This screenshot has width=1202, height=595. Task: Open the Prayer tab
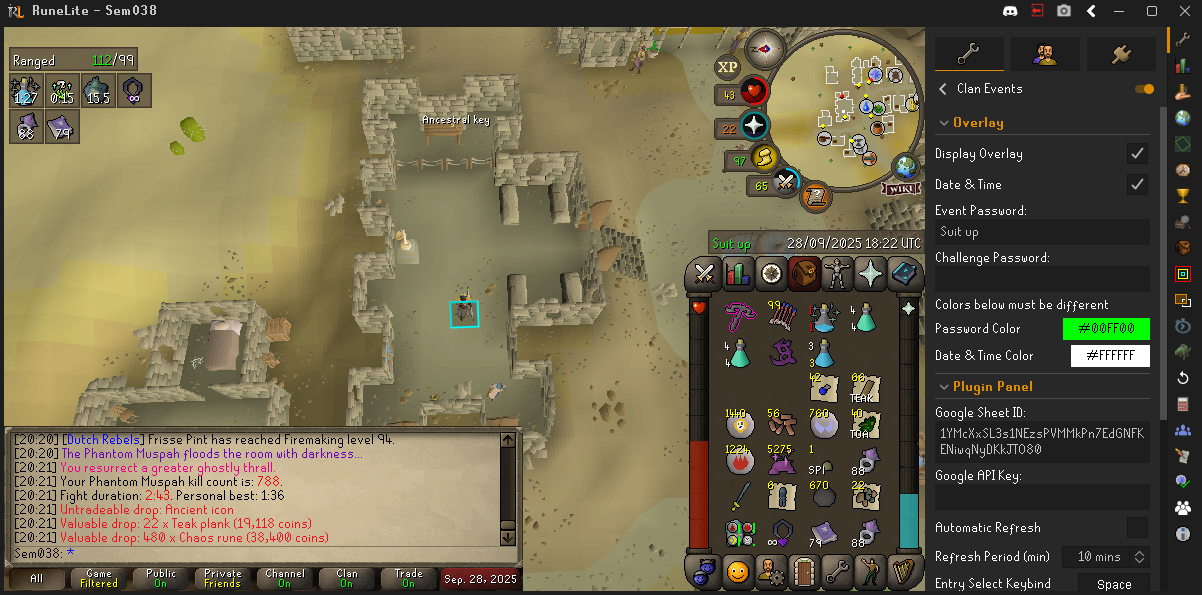[869, 273]
